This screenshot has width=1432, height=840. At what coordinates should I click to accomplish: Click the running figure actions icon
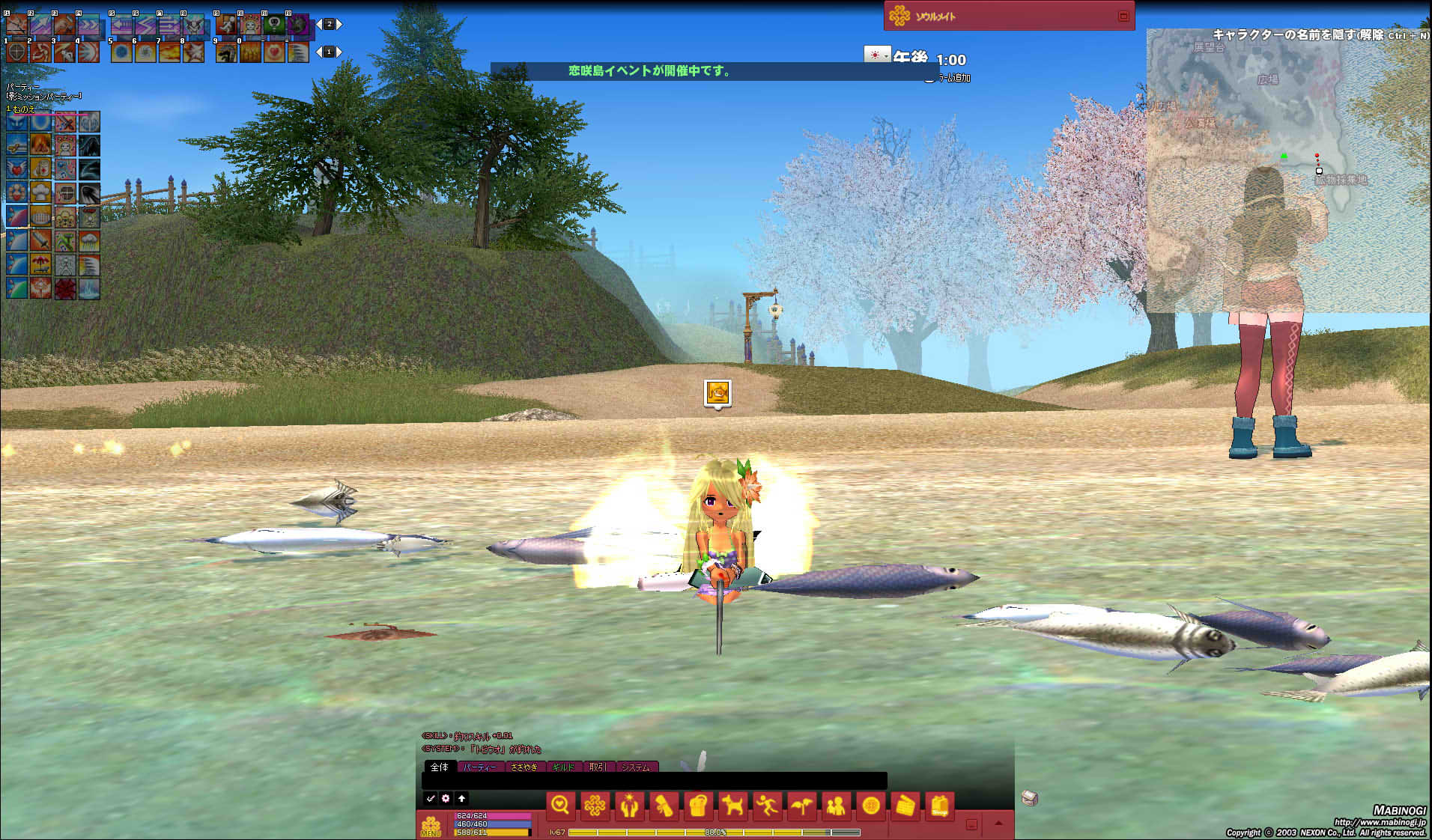[x=766, y=806]
